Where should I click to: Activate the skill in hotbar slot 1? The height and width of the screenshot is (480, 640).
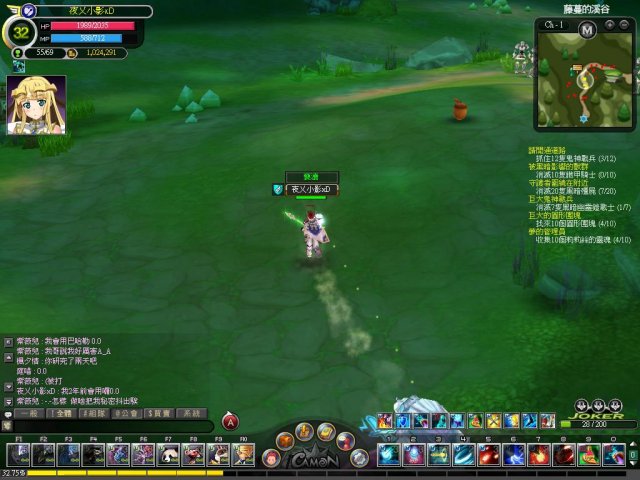(x=389, y=455)
